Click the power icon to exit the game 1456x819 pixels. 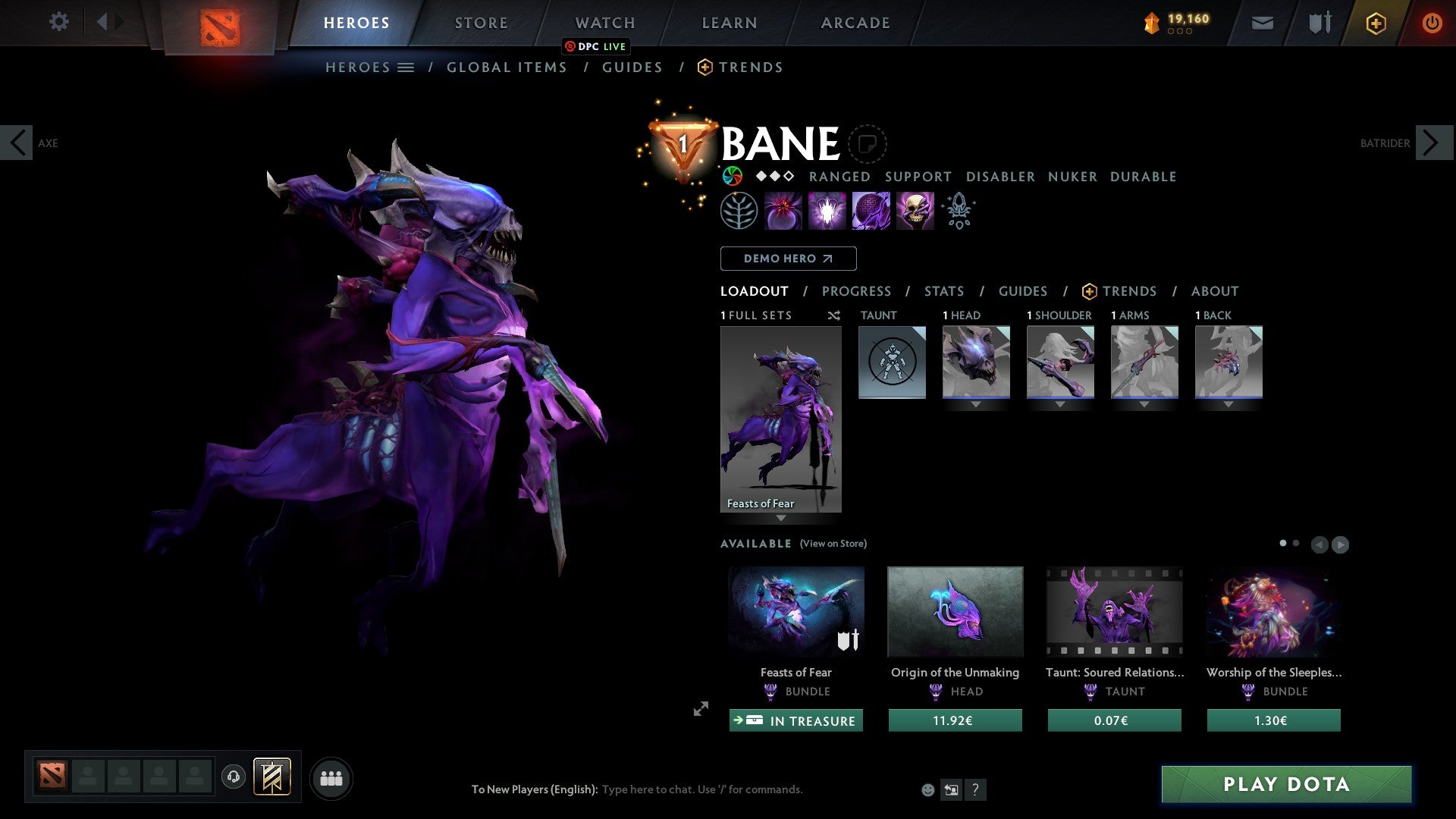point(1432,23)
